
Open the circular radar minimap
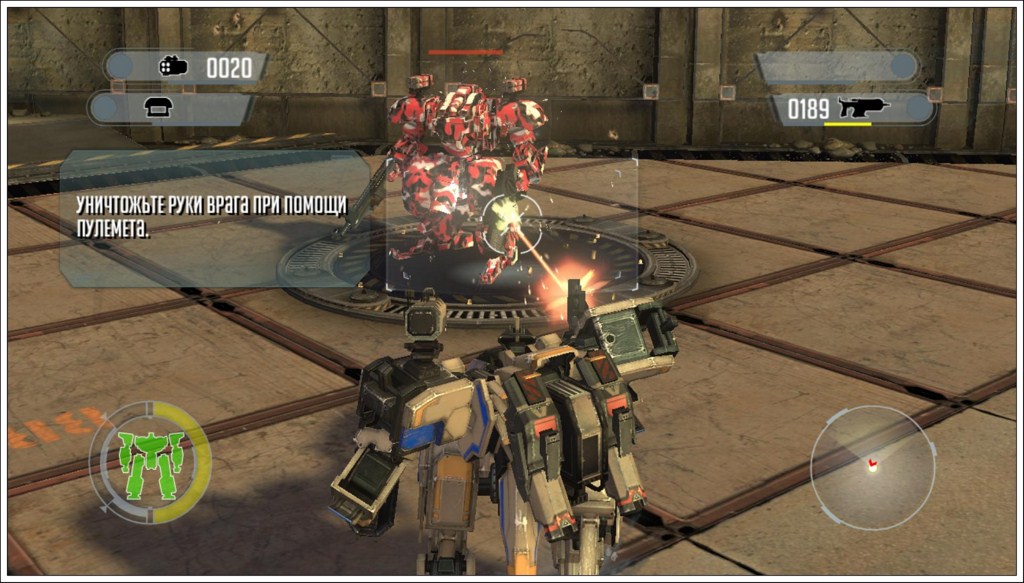[871, 467]
